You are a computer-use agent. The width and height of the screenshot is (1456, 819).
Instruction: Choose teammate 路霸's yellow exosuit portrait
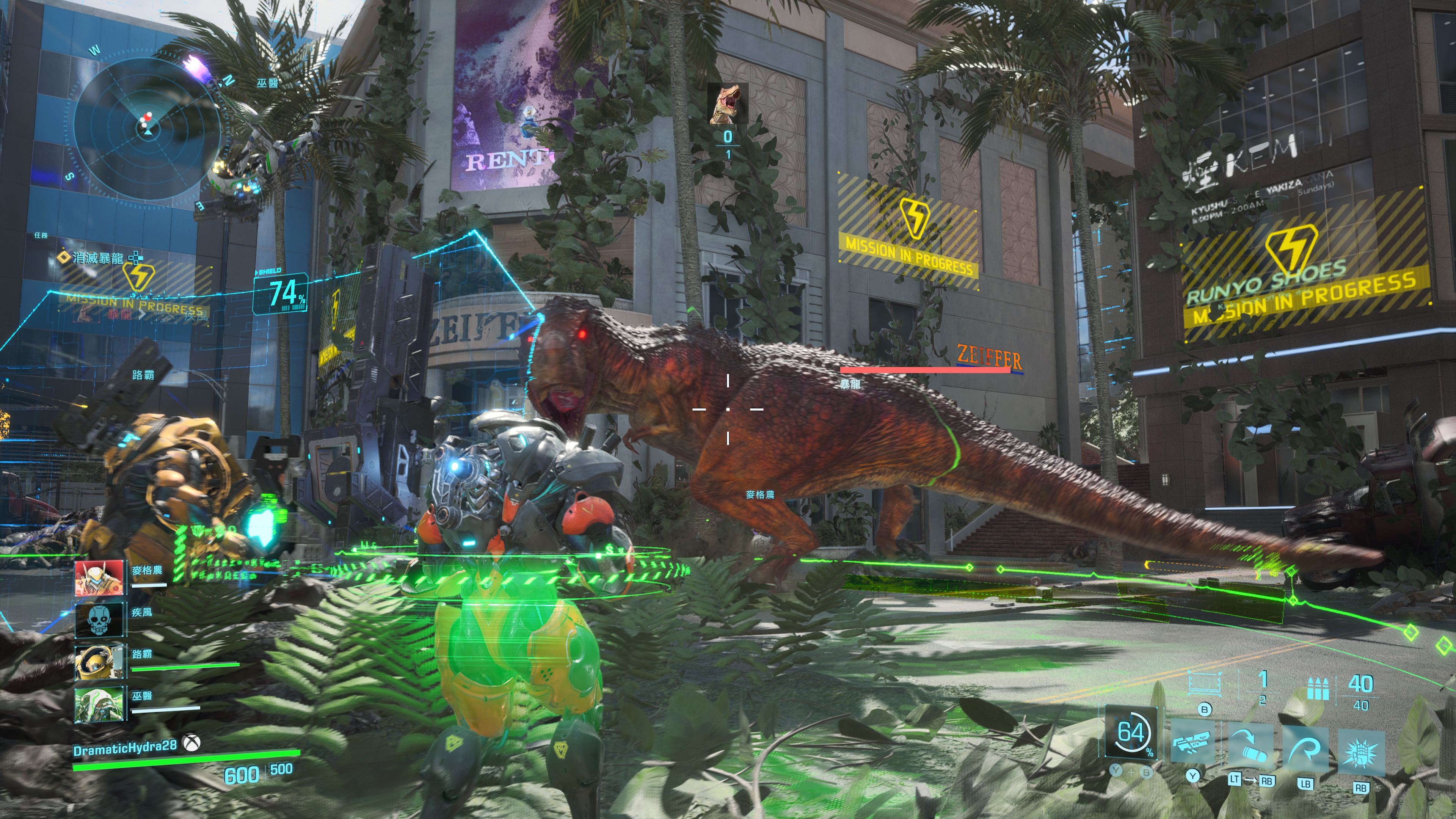click(x=99, y=661)
